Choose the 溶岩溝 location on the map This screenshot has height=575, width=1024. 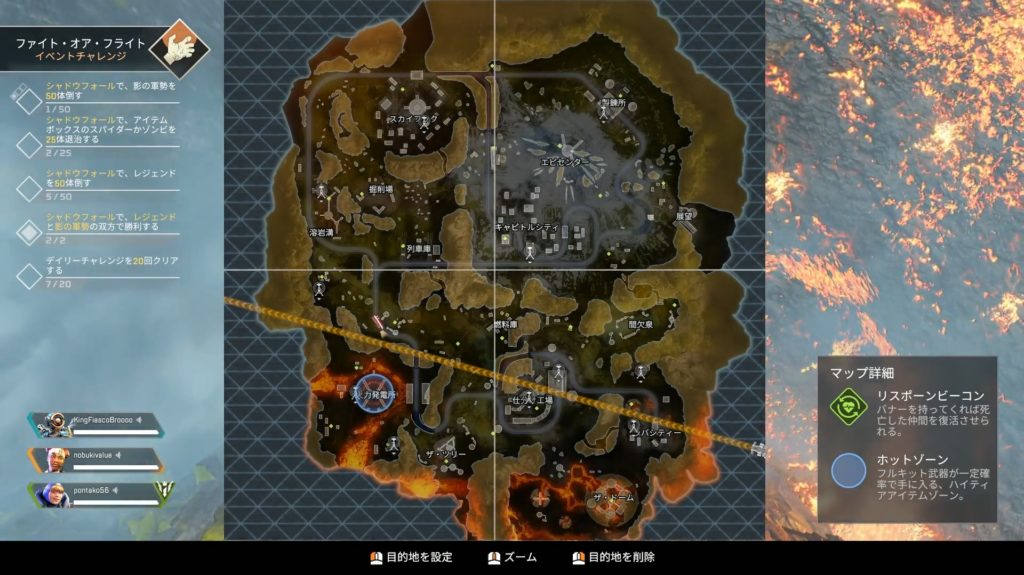point(320,231)
